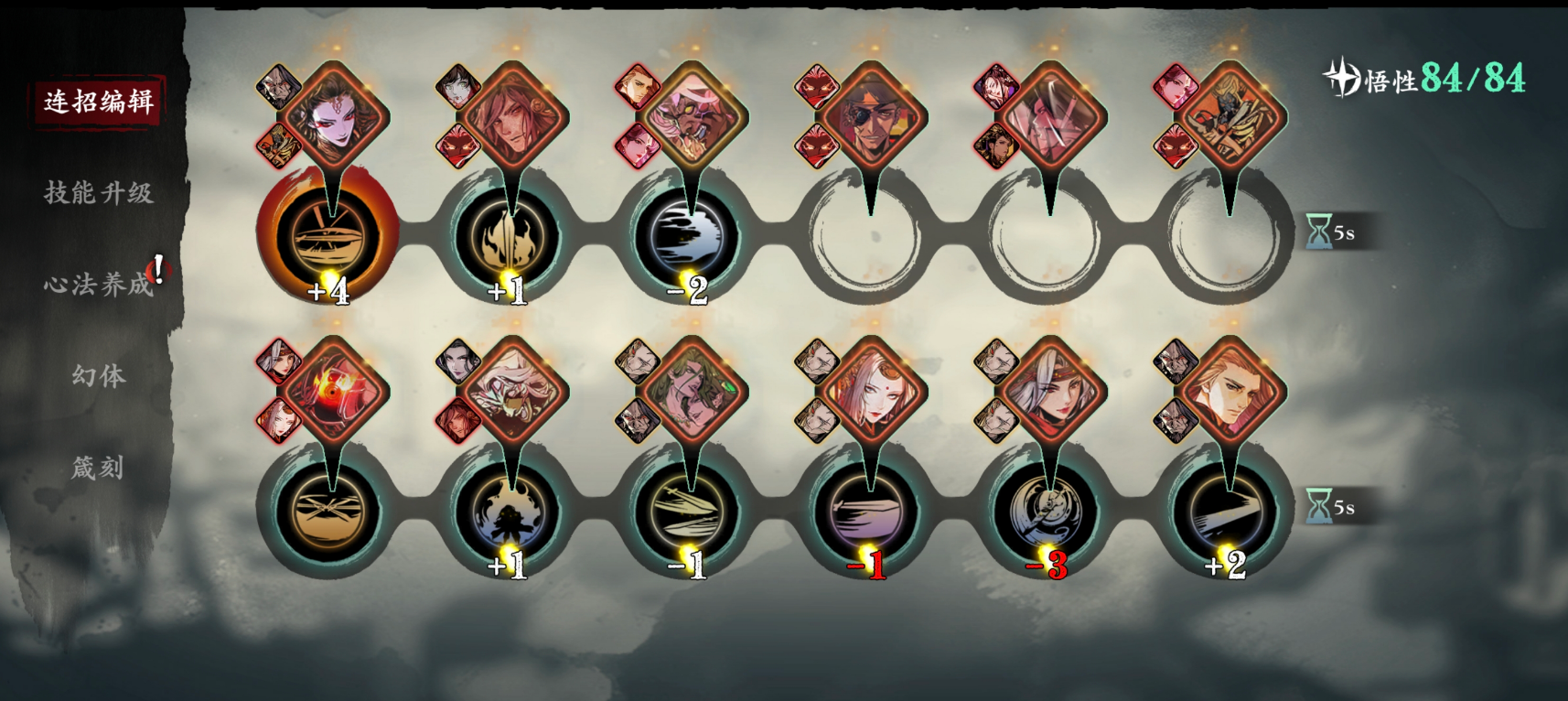
Task: Select the top-row skill slot showing -2
Action: [x=688, y=236]
